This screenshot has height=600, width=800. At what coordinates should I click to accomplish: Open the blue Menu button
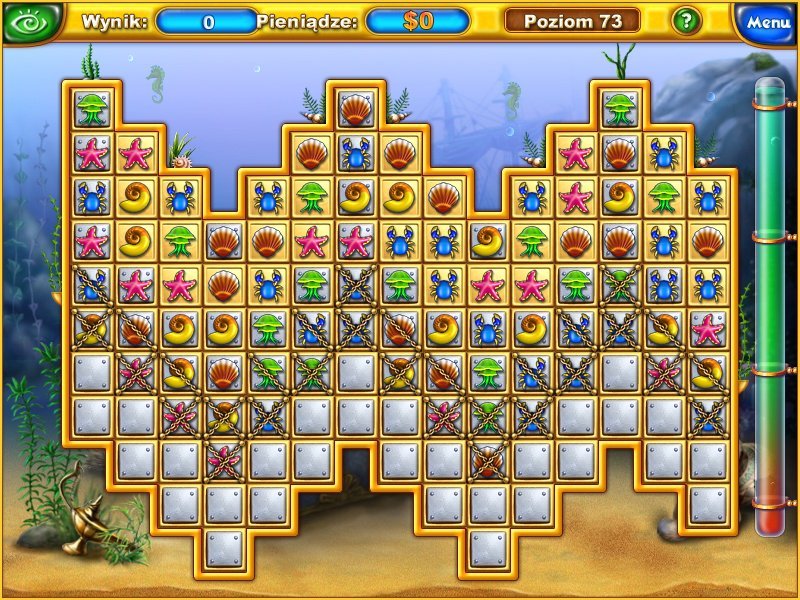[x=768, y=22]
